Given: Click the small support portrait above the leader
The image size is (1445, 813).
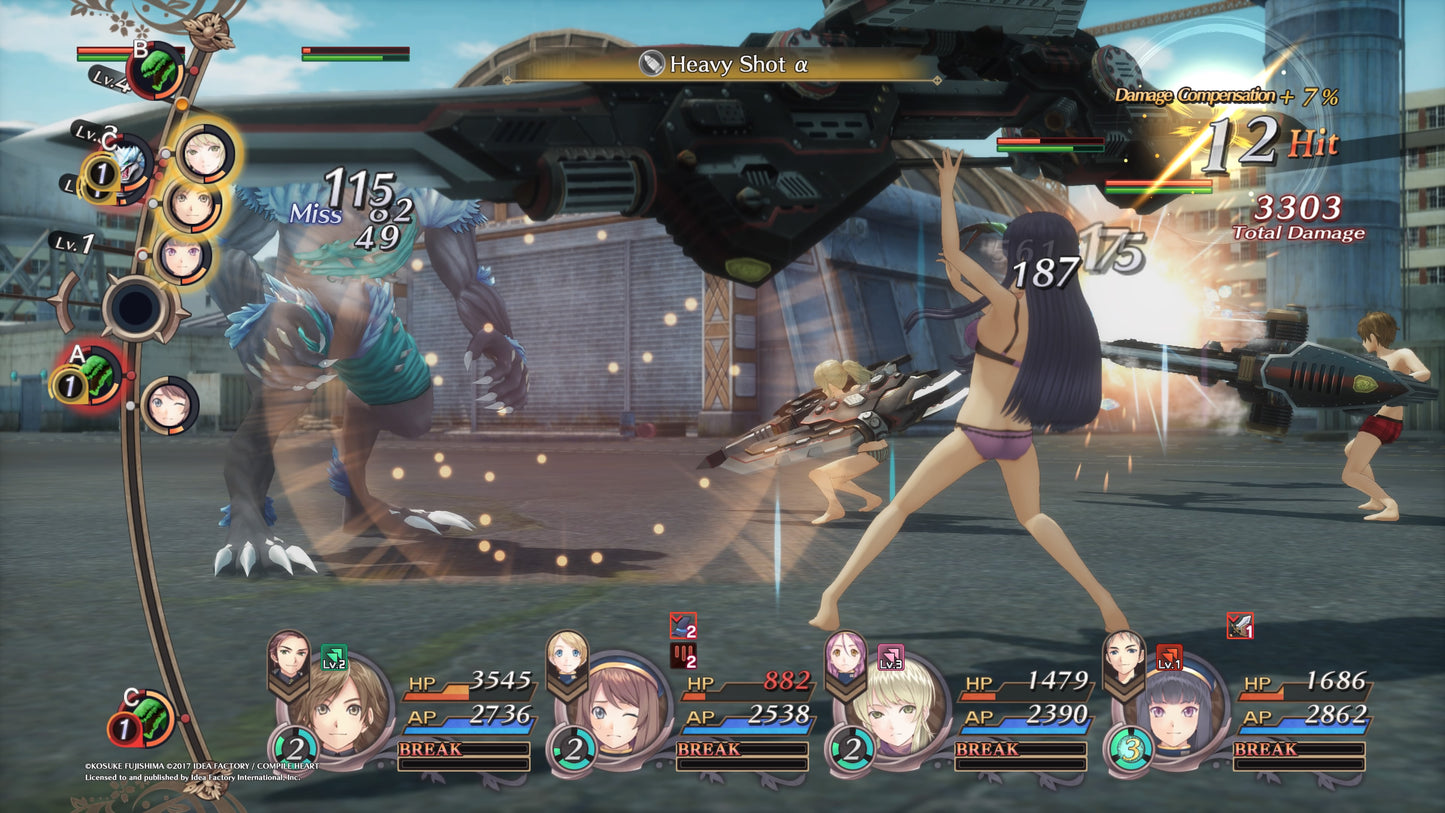Looking at the screenshot, I should [288, 655].
